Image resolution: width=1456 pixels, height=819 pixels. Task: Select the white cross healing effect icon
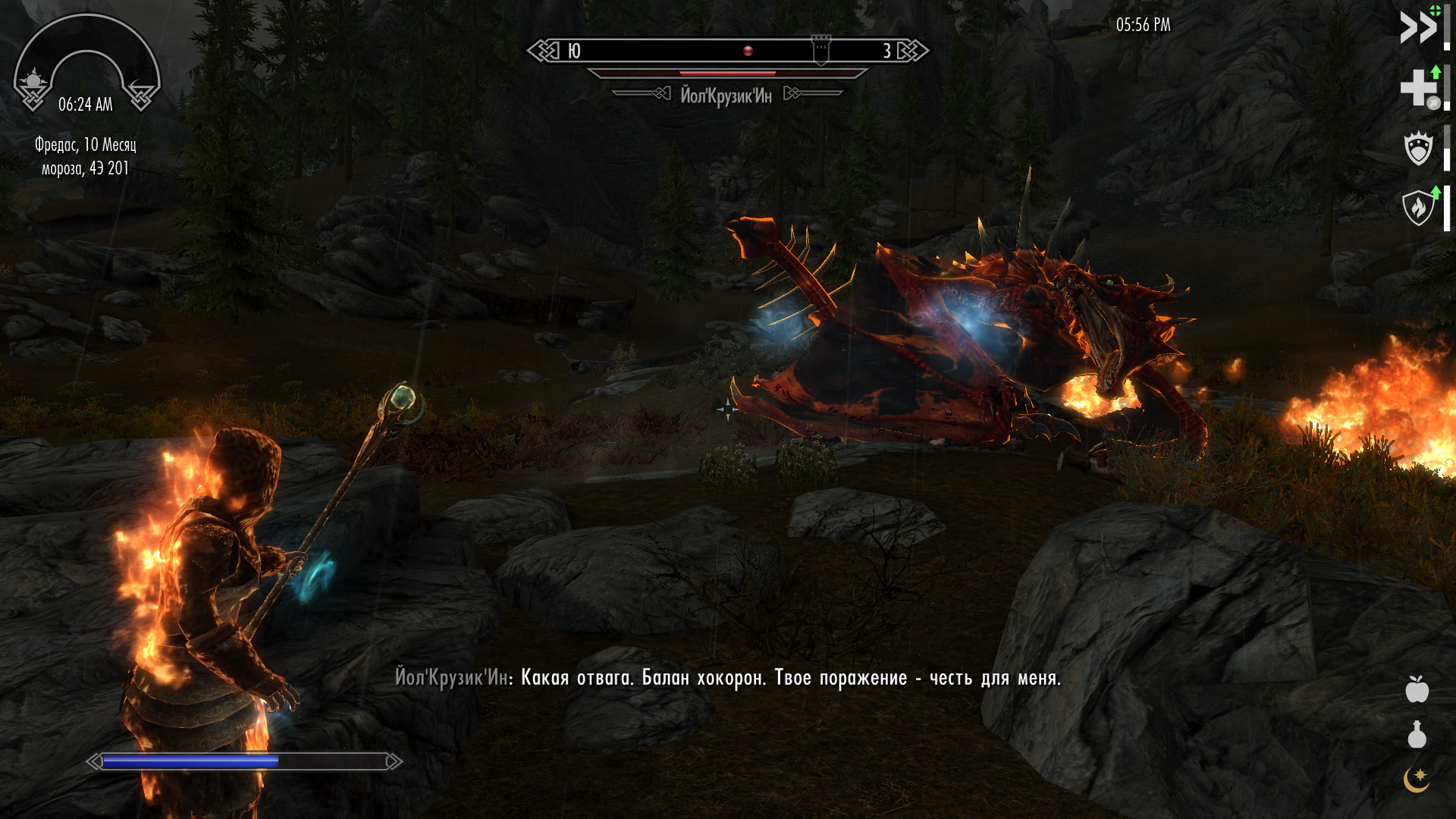coord(1418,87)
